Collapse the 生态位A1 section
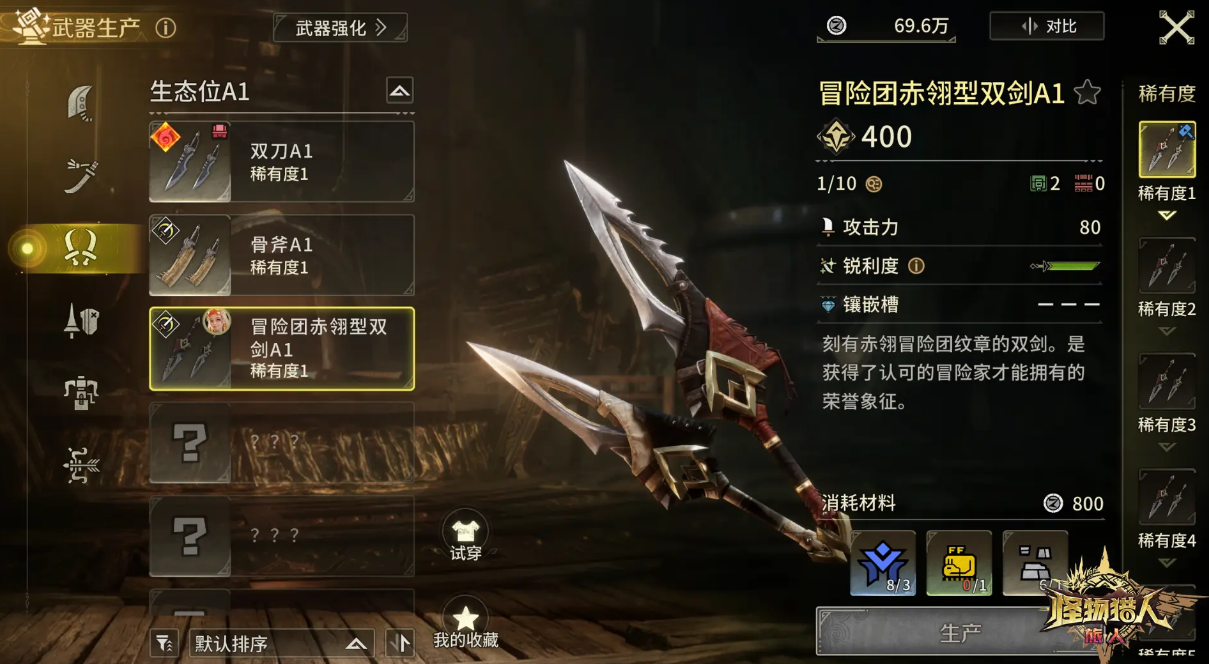Image resolution: width=1209 pixels, height=664 pixels. (x=399, y=92)
